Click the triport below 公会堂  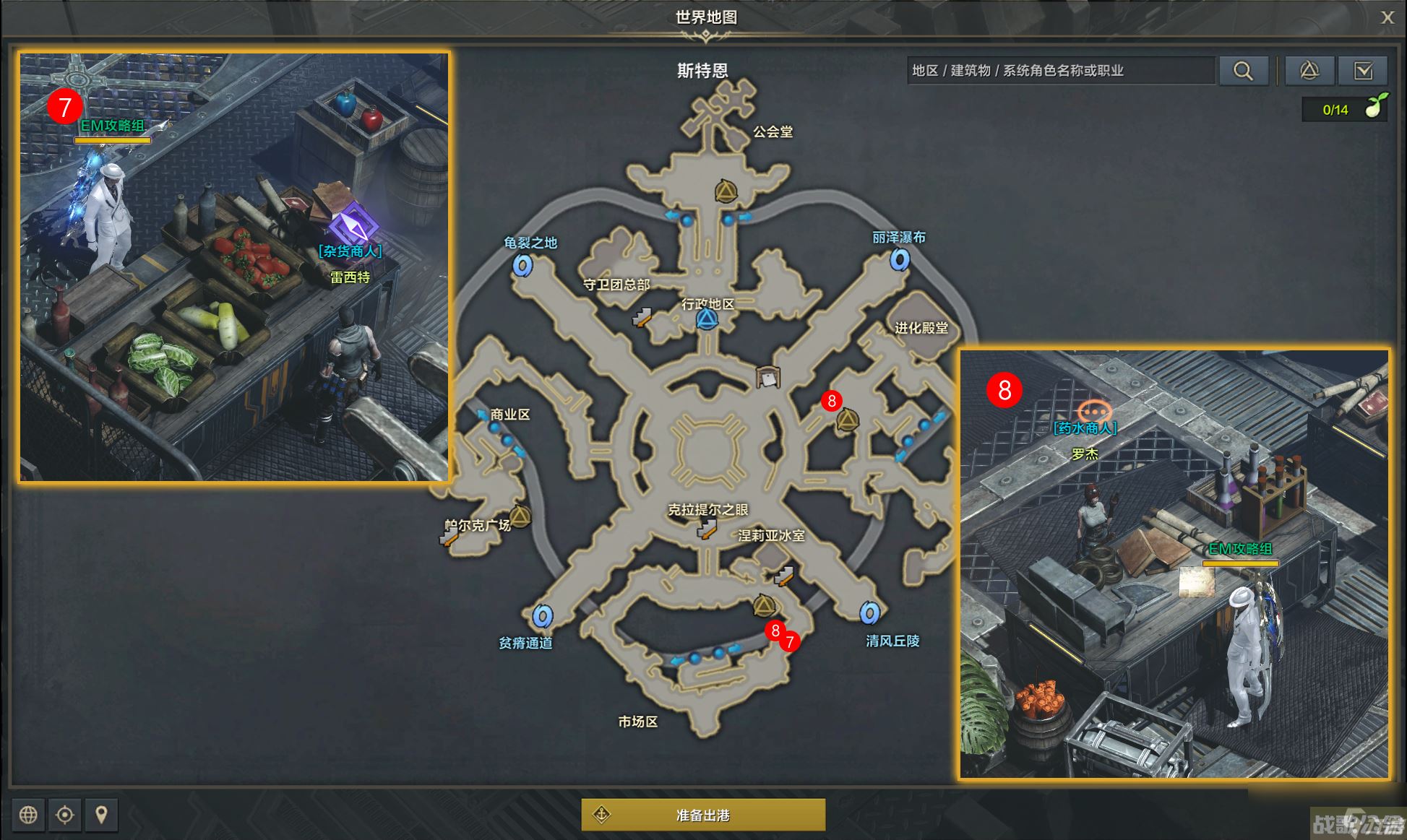click(x=726, y=191)
